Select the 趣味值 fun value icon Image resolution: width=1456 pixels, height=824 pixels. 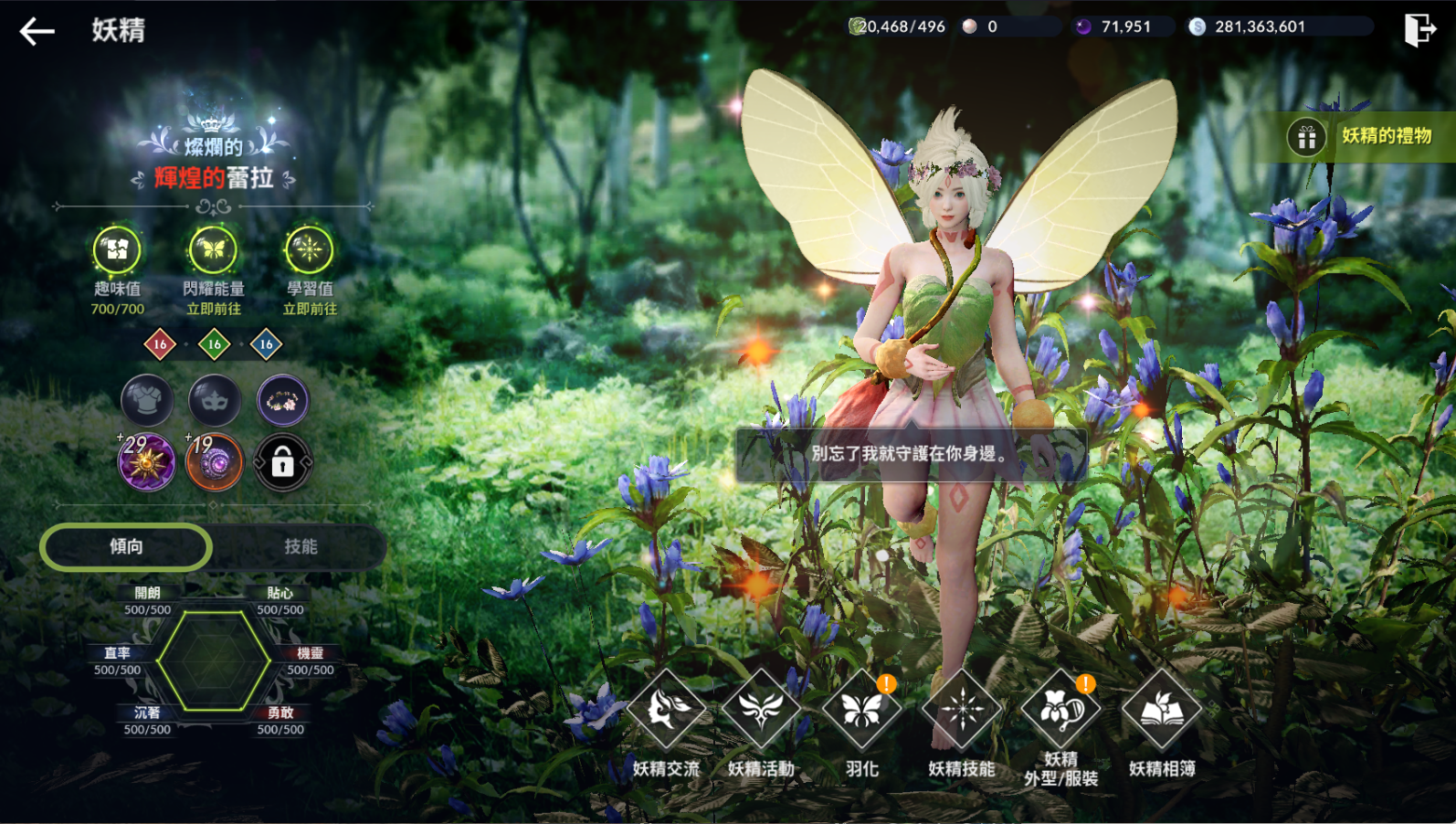pyautogui.click(x=117, y=249)
